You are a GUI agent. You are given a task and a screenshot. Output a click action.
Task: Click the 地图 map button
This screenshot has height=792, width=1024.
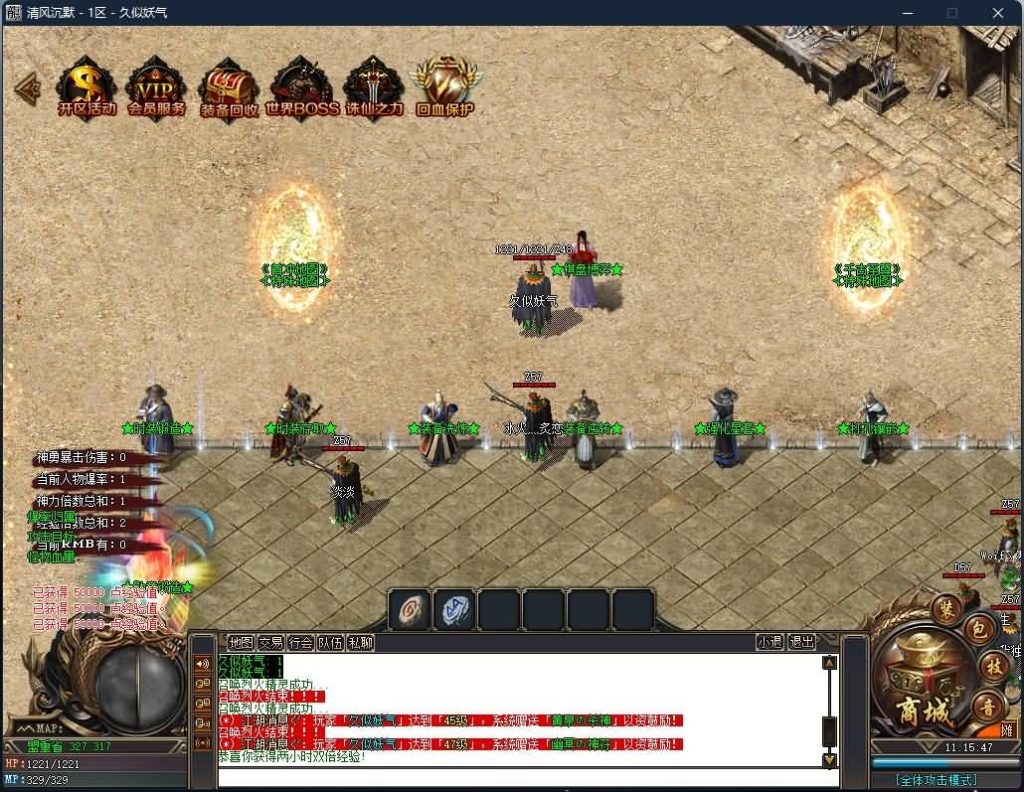tap(241, 642)
